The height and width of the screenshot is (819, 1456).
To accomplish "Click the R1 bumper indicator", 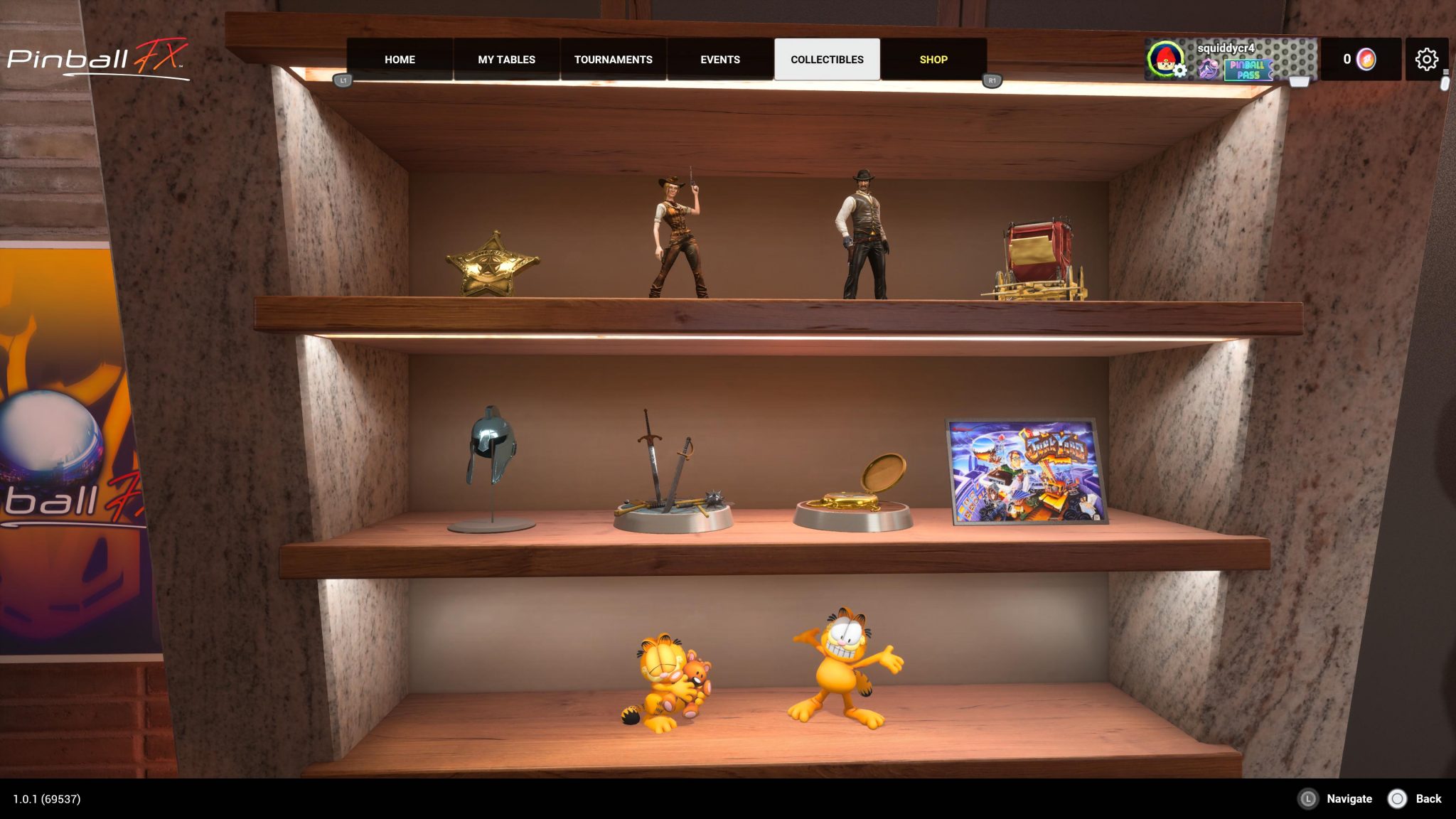I will click(x=992, y=82).
